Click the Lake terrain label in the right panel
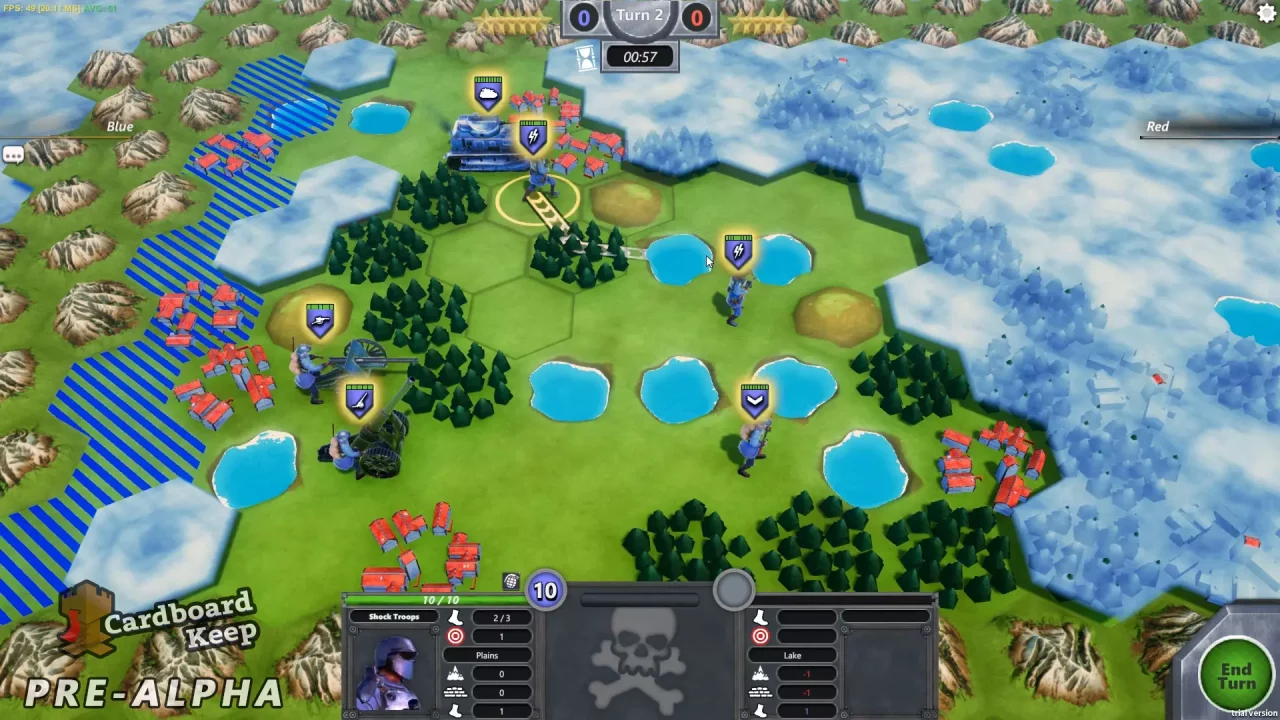This screenshot has height=720, width=1280. tap(793, 655)
